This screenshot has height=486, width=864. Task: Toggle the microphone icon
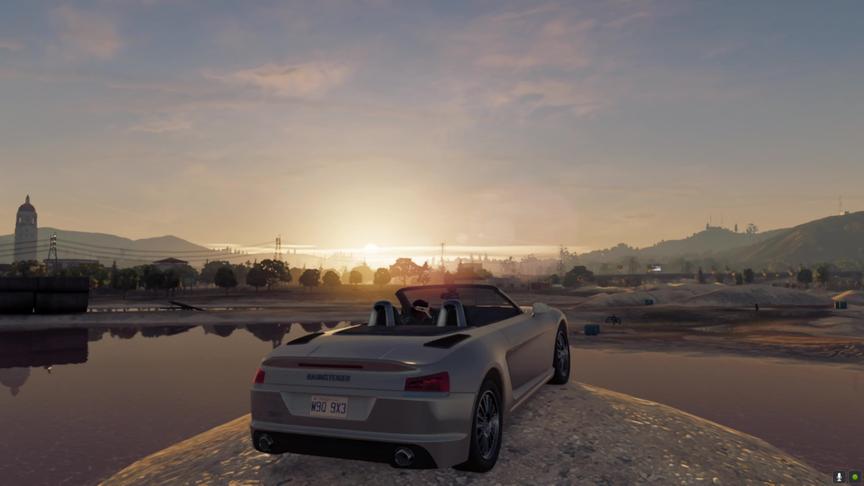point(840,477)
